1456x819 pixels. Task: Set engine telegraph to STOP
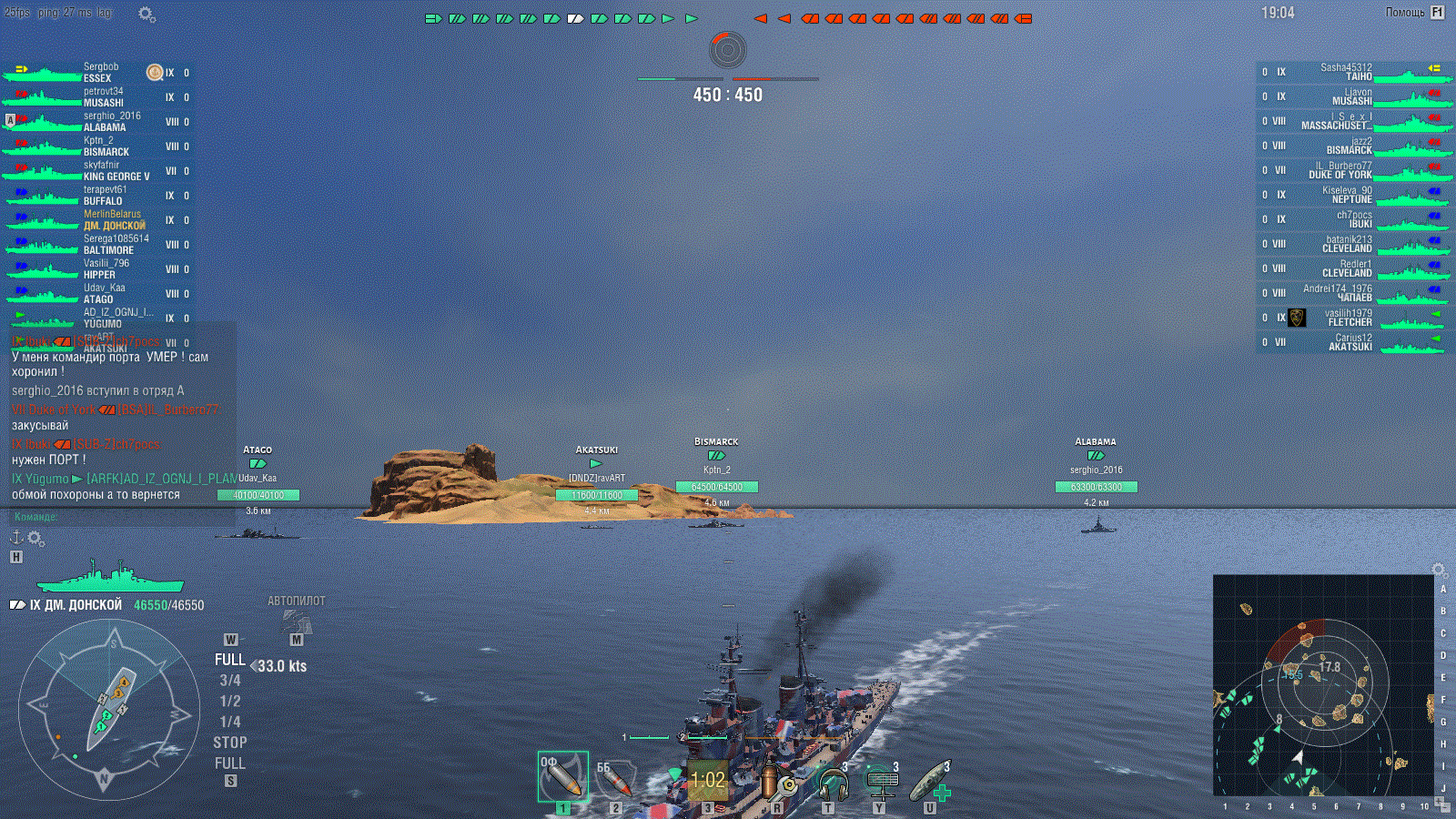[x=230, y=743]
